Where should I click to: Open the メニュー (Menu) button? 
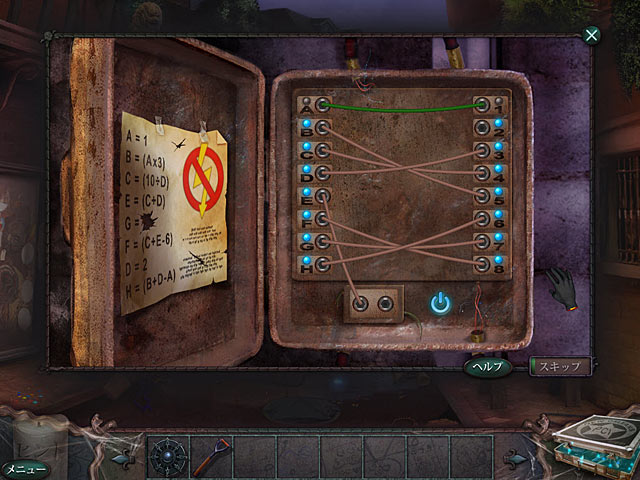click(23, 468)
